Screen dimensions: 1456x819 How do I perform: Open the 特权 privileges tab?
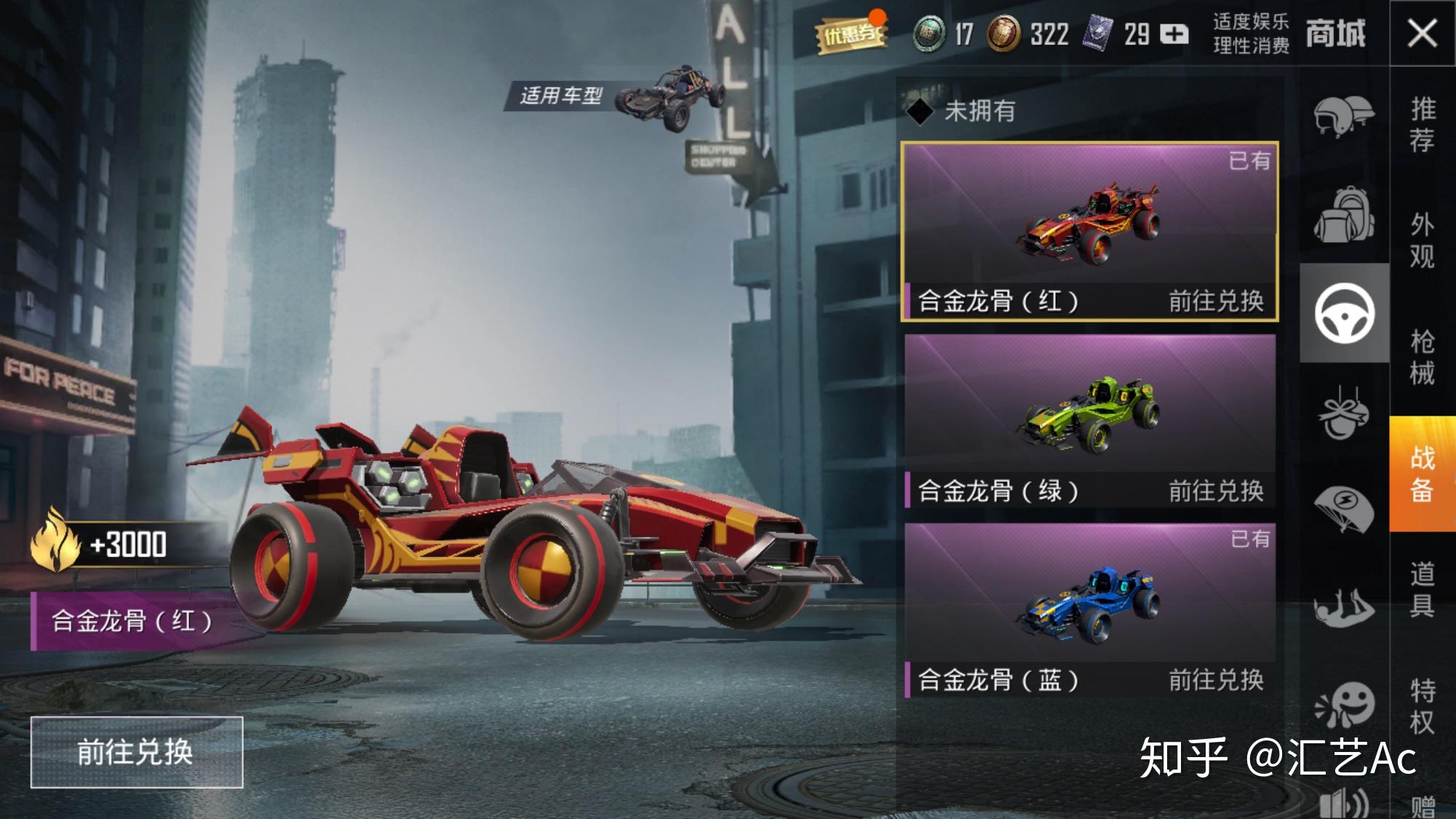pos(1422,706)
